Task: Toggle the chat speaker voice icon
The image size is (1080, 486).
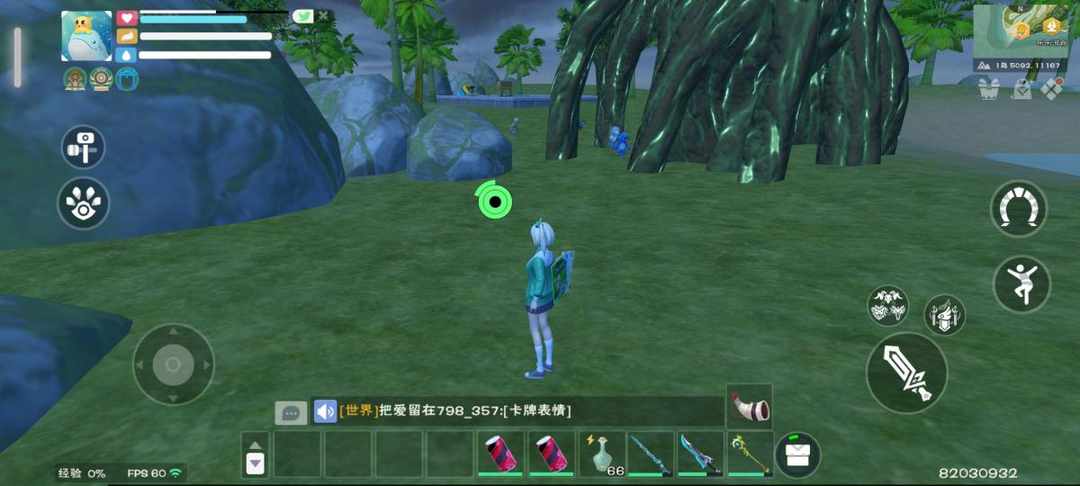Action: point(325,411)
